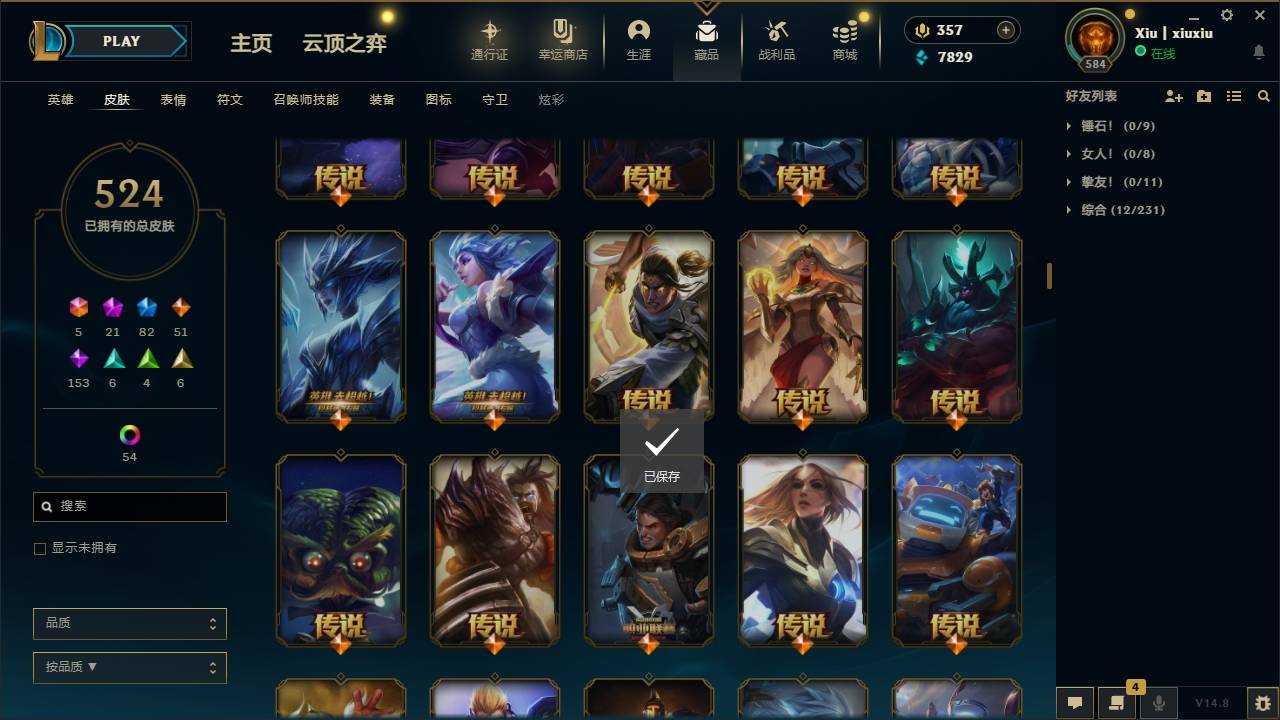Open the 战利品 loot page
This screenshot has height=720, width=1280.
coord(777,40)
